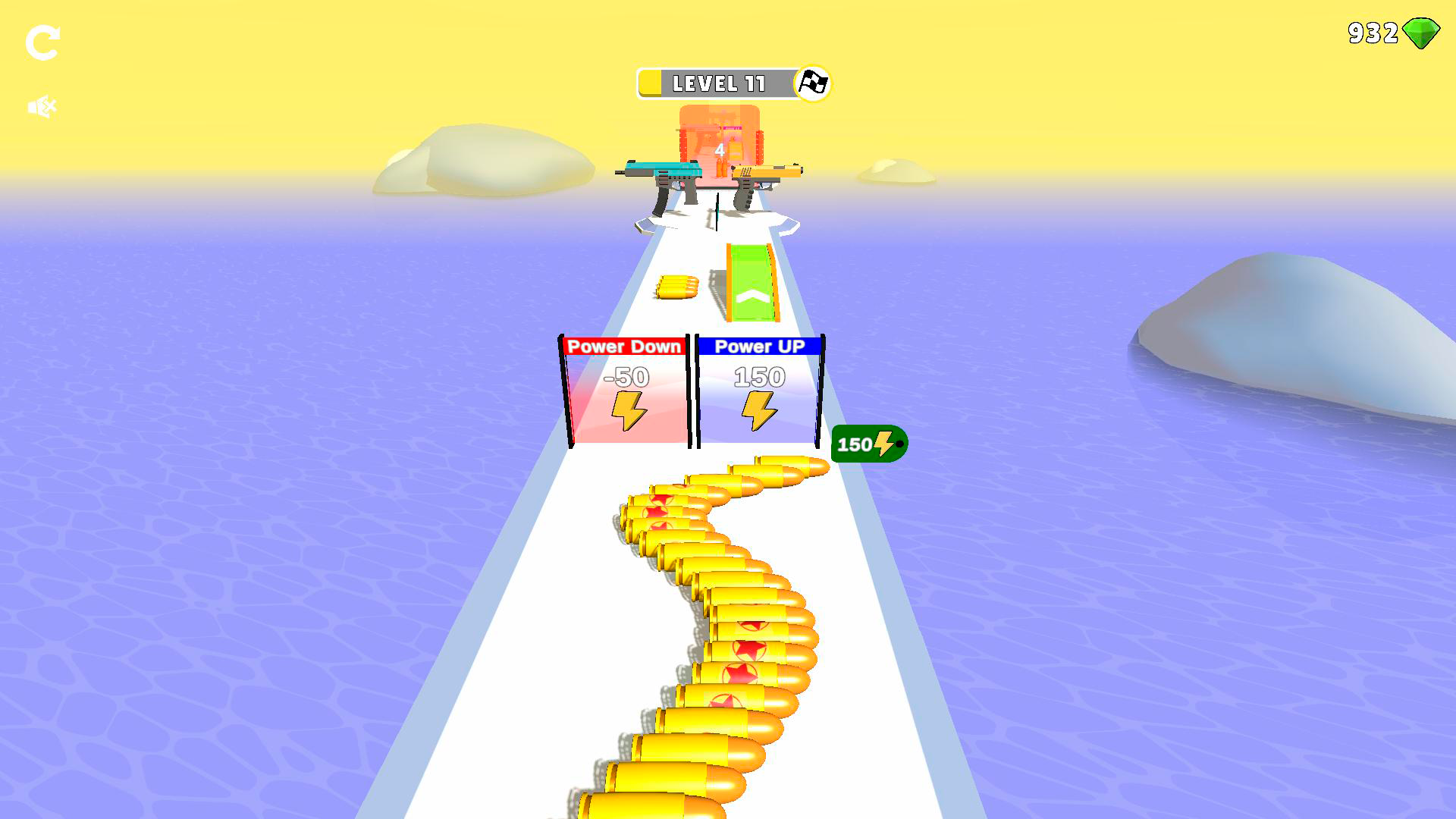Toggle sound on by clicking the speaker
This screenshot has height=819, width=1456.
tap(43, 105)
